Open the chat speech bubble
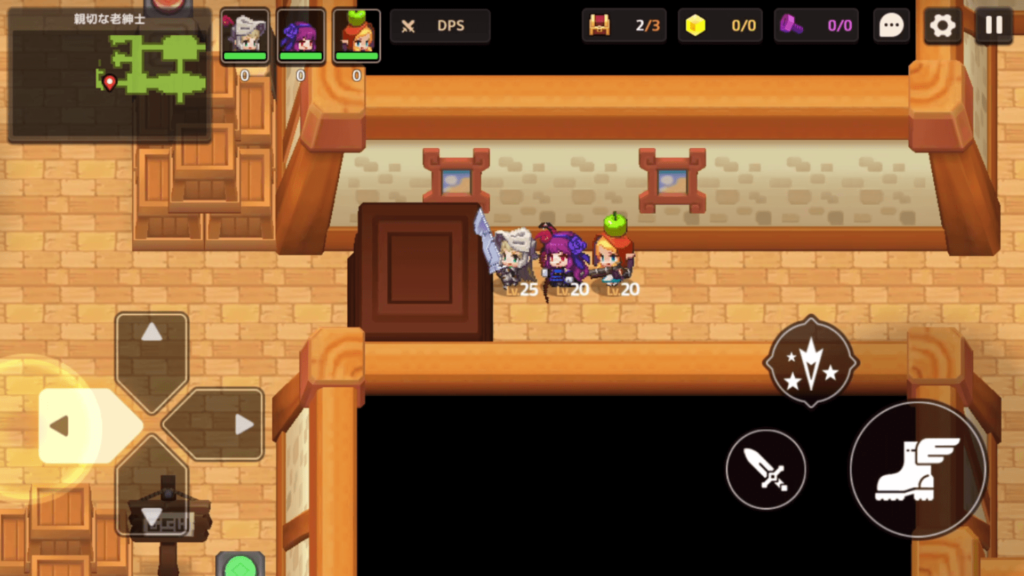Screen dimensions: 1024x576 [x=890, y=26]
